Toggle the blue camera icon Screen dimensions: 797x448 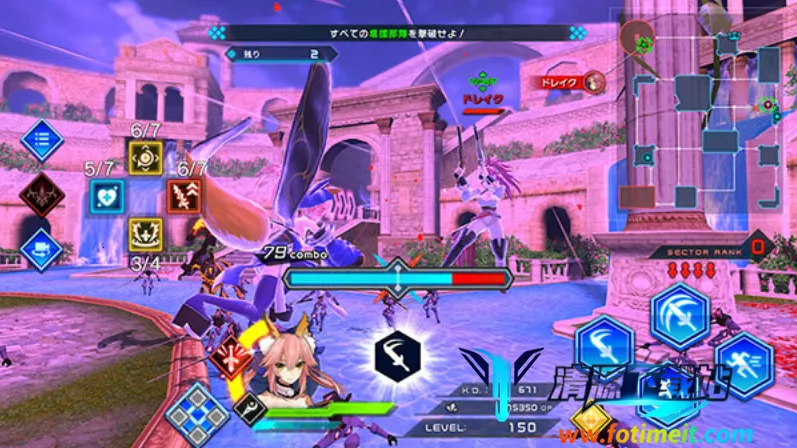pyautogui.click(x=42, y=248)
